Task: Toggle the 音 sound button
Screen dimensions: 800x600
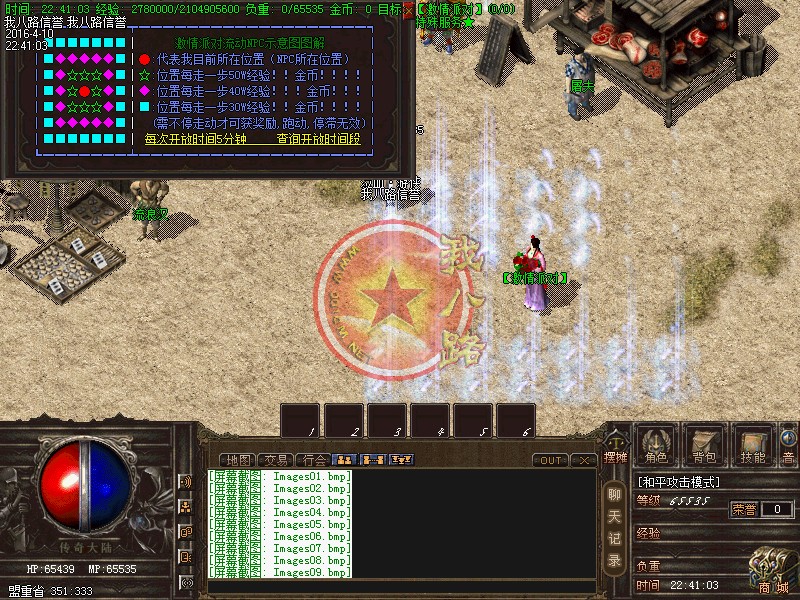Action: (788, 444)
